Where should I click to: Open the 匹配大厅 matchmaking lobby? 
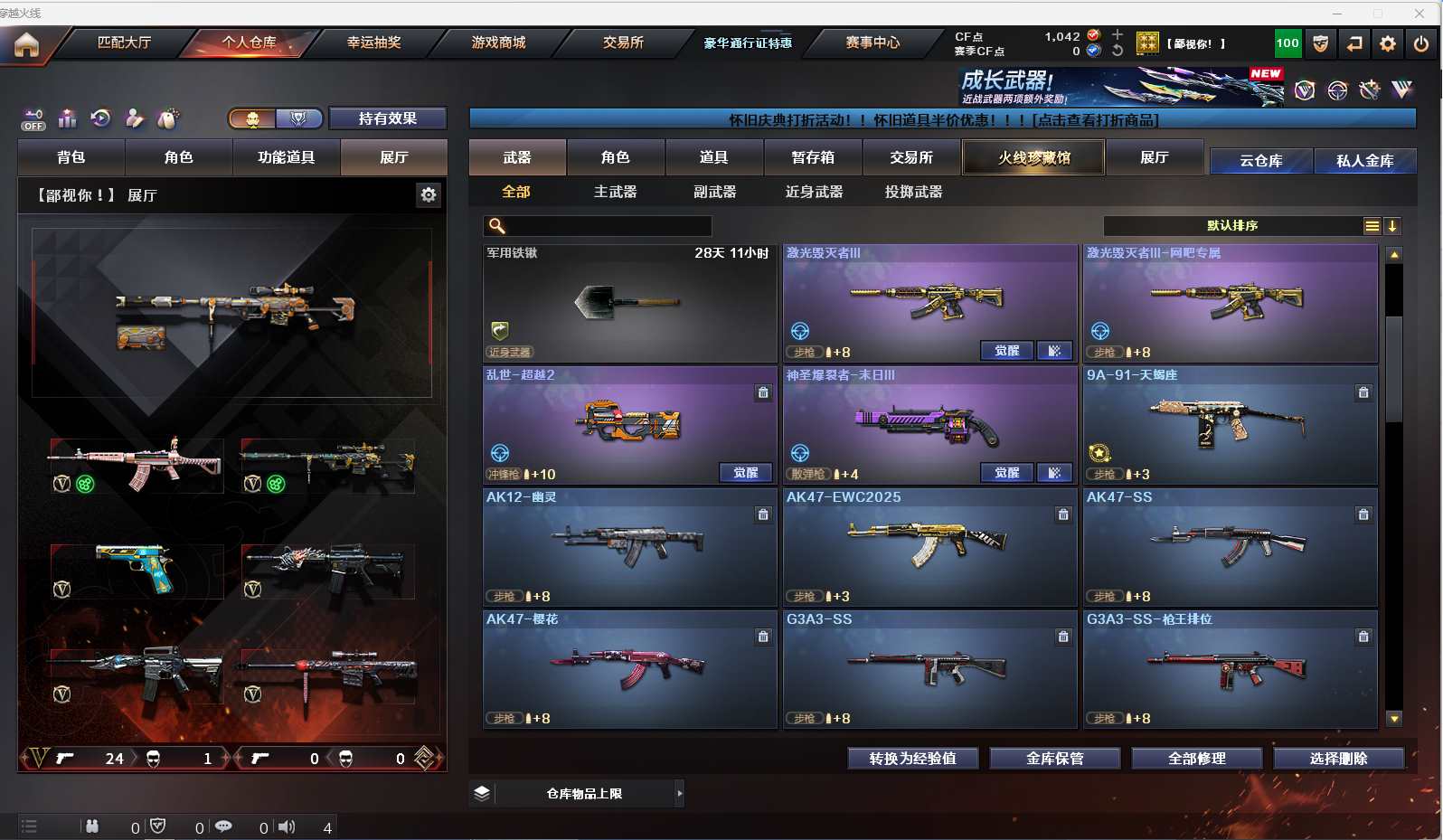point(124,42)
